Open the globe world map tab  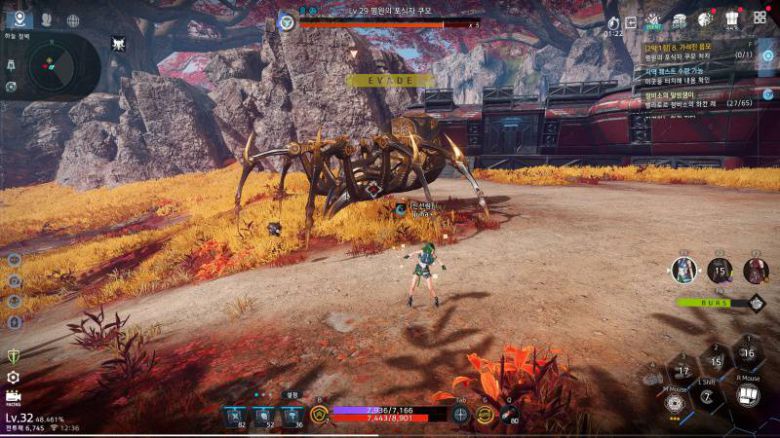(73, 20)
